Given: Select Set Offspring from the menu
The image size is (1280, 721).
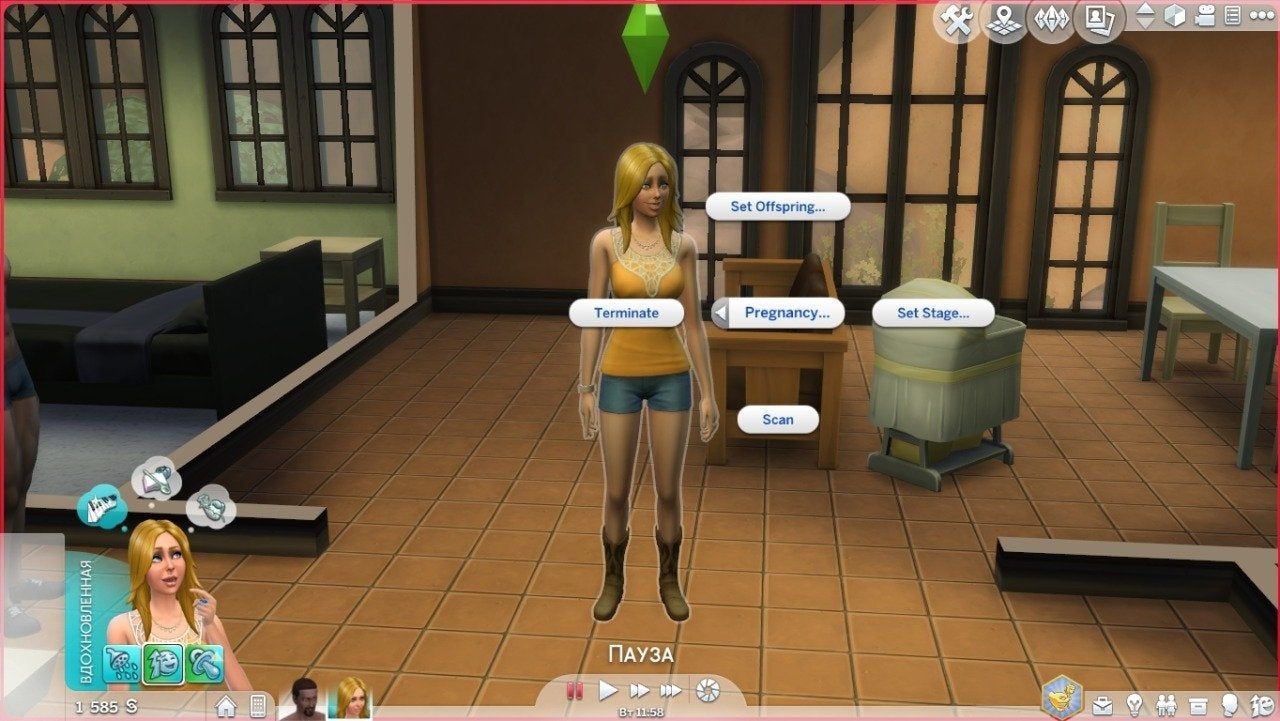Looking at the screenshot, I should (778, 207).
